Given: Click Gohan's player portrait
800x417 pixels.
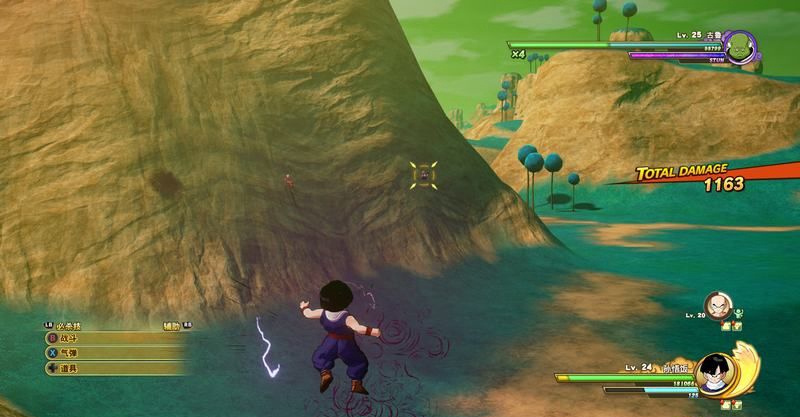Looking at the screenshot, I should [x=712, y=373].
